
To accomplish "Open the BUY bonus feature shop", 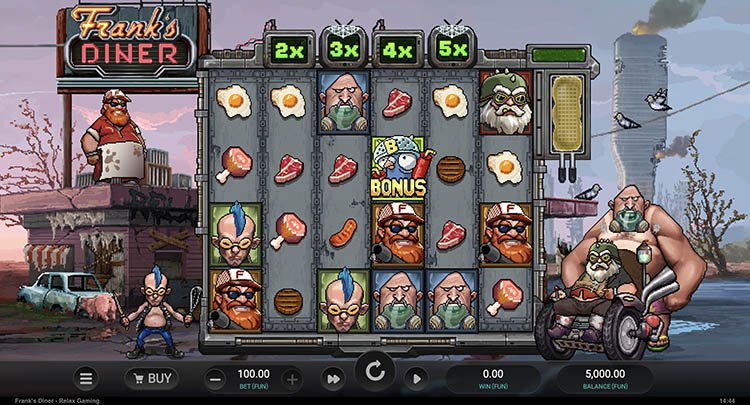I will coord(152,379).
